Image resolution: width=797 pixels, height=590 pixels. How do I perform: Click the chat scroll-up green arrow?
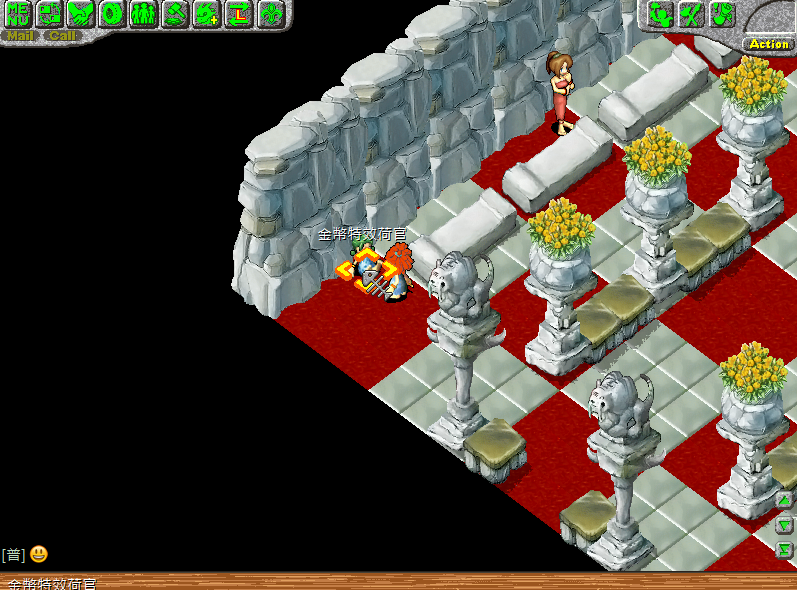point(785,500)
